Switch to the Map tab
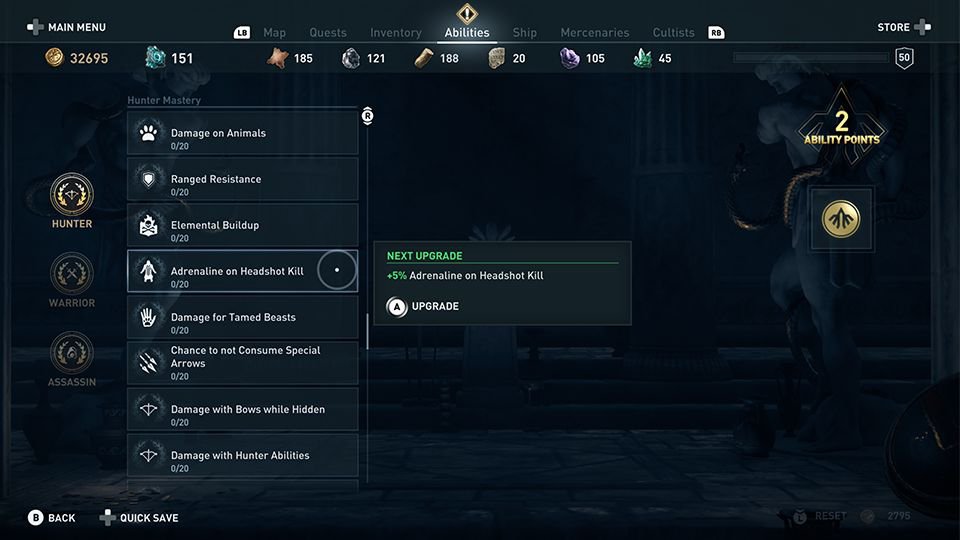 tap(274, 33)
